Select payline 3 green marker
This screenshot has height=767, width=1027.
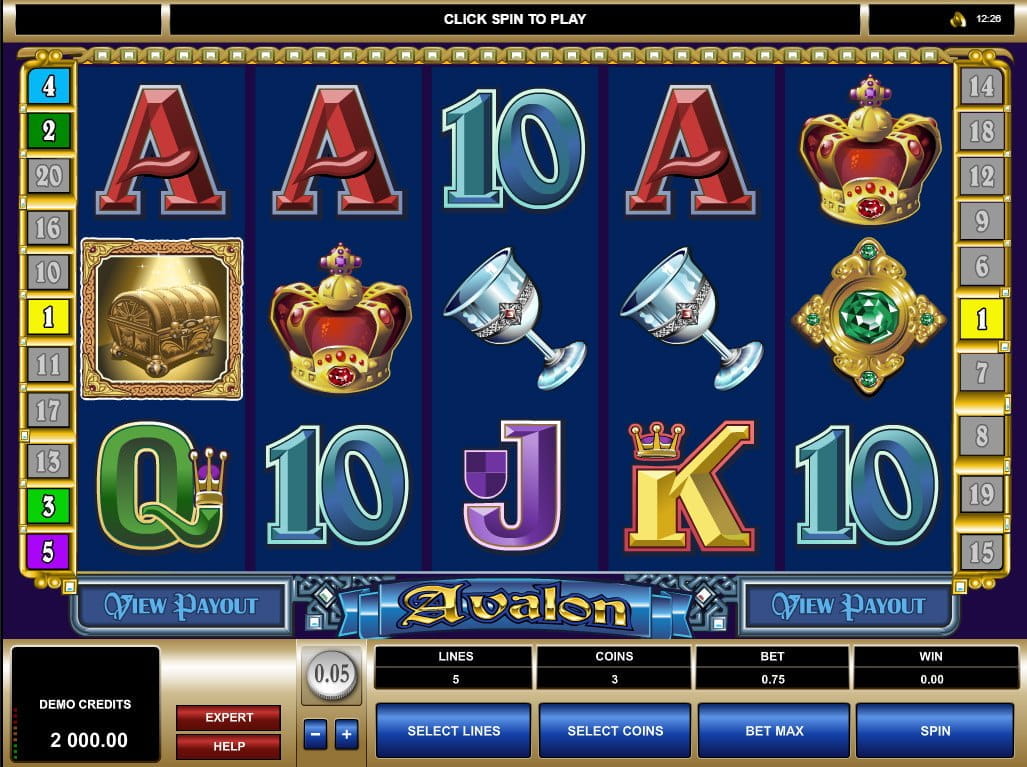48,506
